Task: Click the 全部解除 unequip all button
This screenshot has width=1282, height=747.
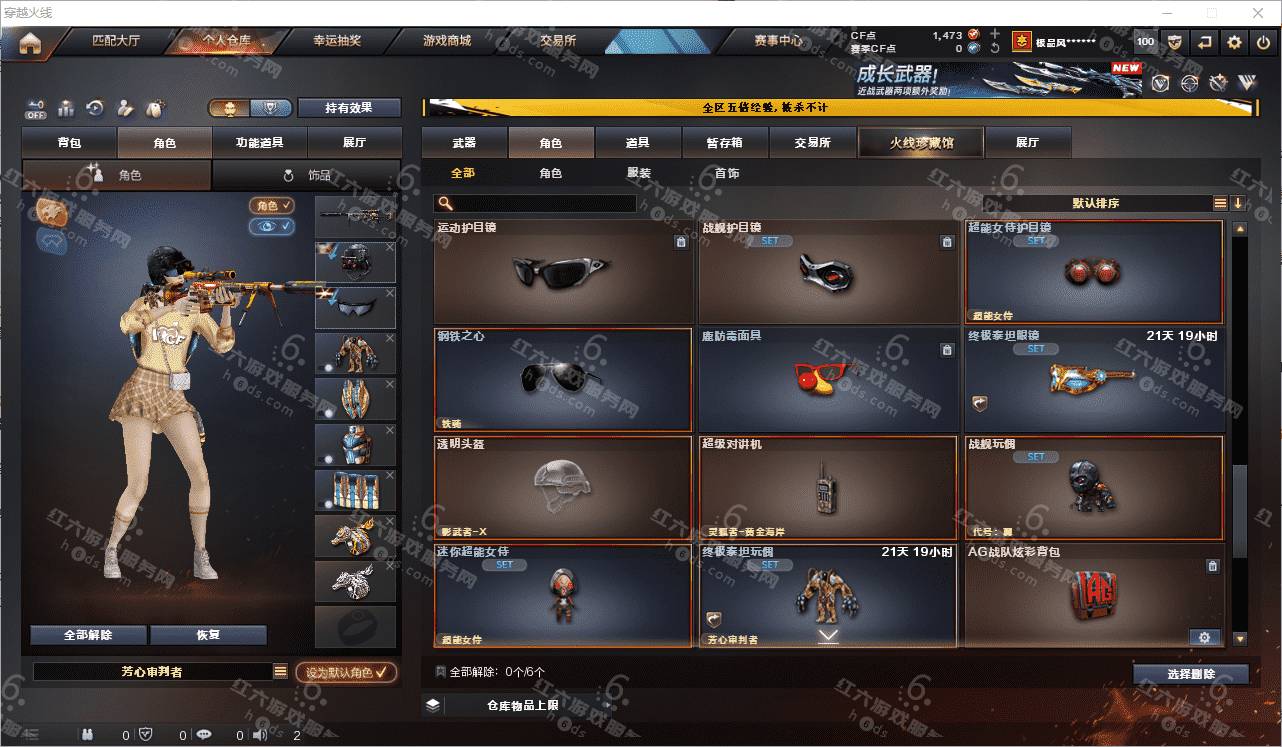Action: 88,635
